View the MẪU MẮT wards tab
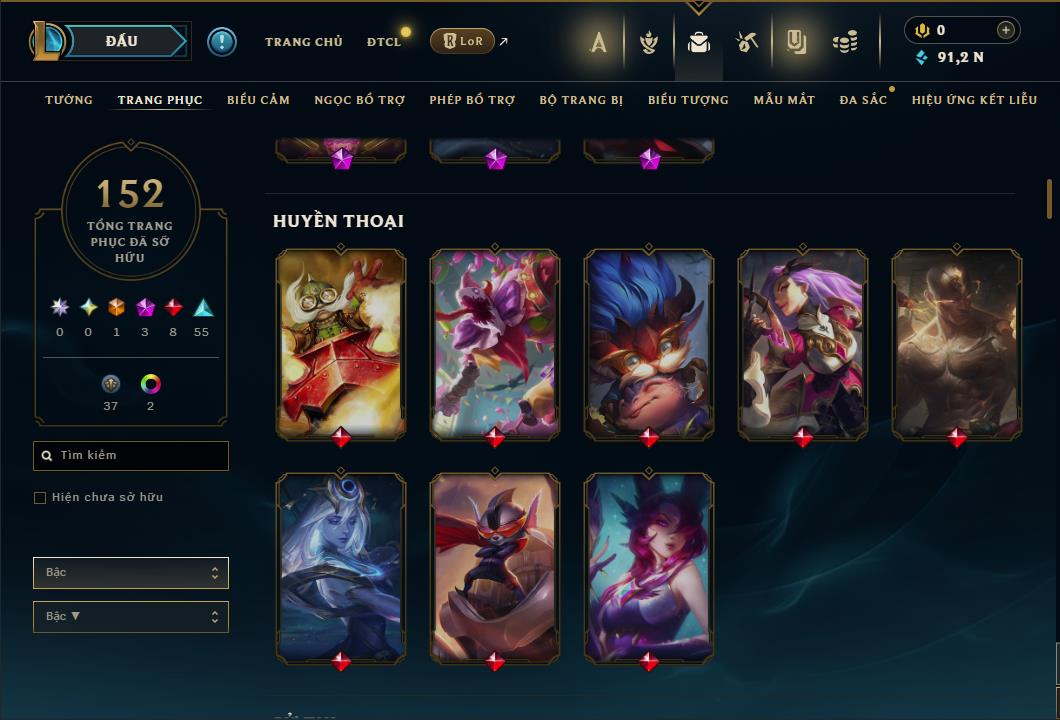The width and height of the screenshot is (1060, 720). [784, 100]
